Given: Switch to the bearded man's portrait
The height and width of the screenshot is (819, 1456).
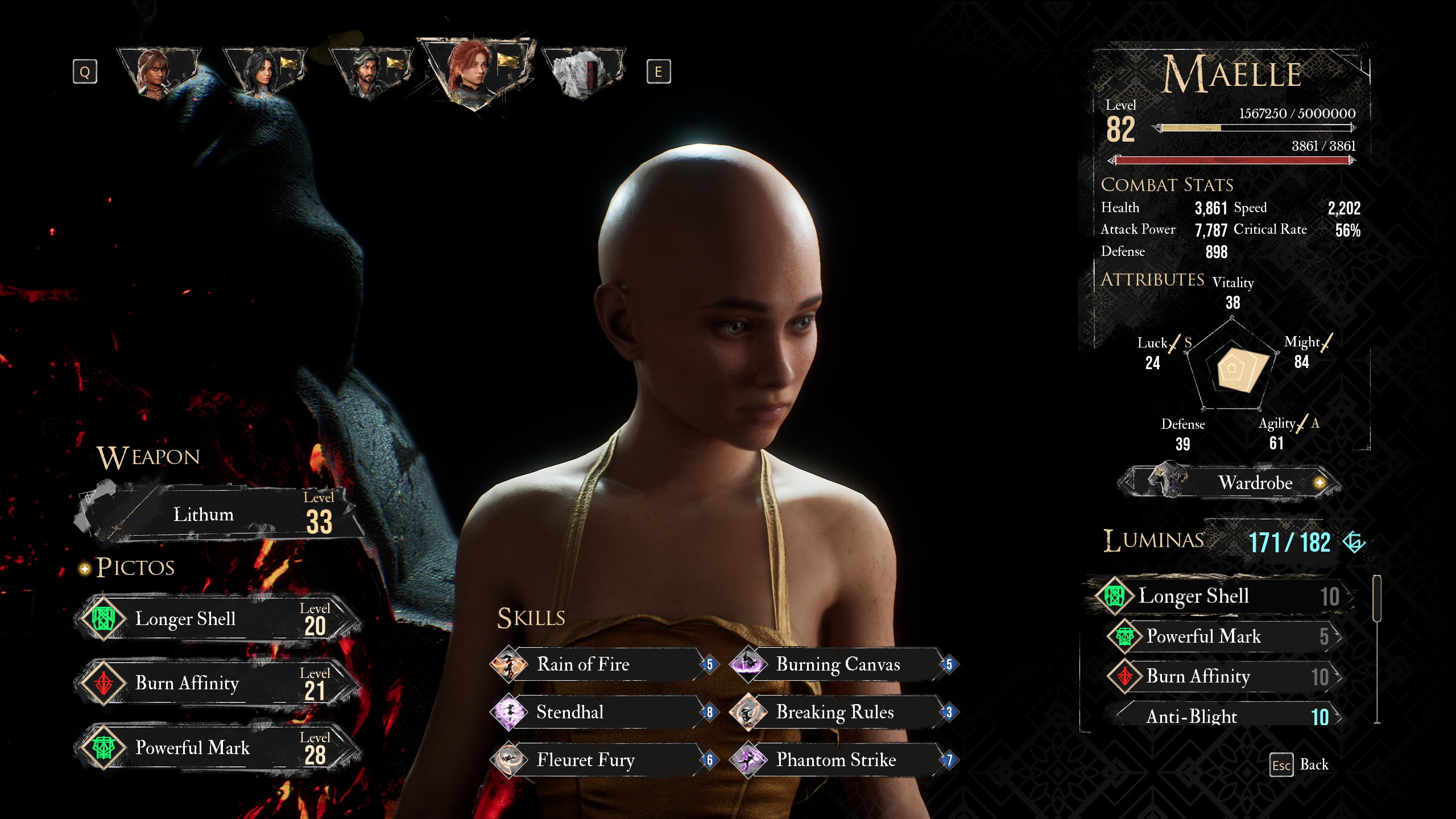Looking at the screenshot, I should tap(369, 74).
